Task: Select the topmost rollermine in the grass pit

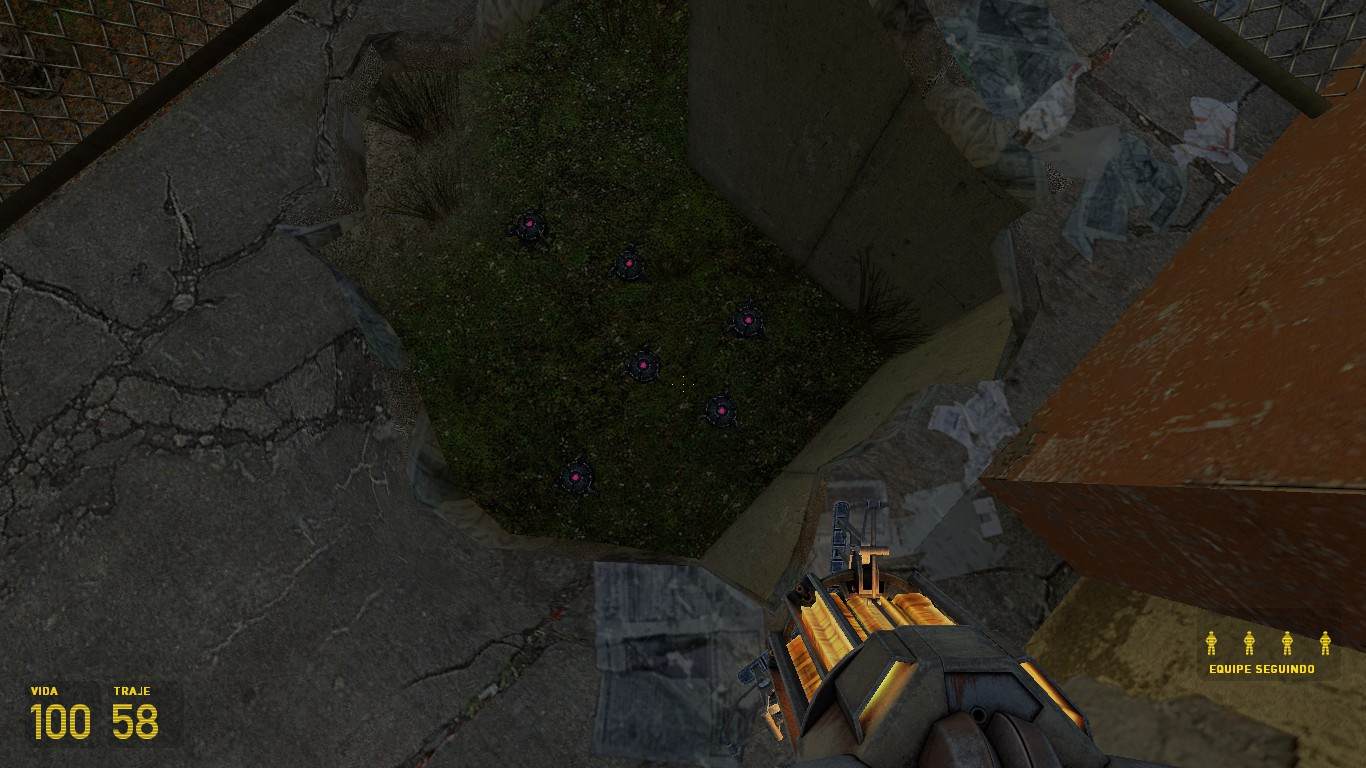Action: [x=528, y=225]
